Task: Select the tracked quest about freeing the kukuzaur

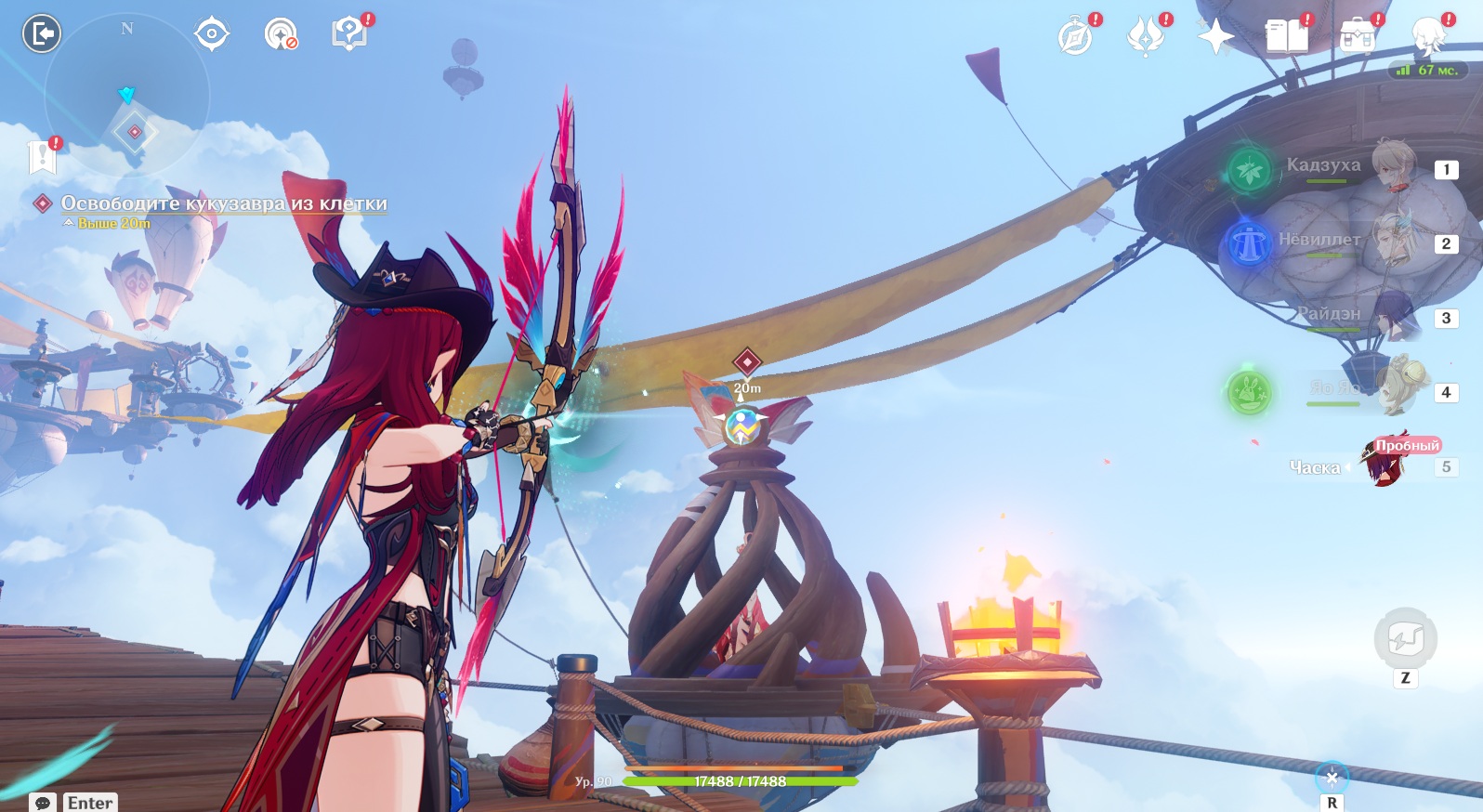Action: 223,203
